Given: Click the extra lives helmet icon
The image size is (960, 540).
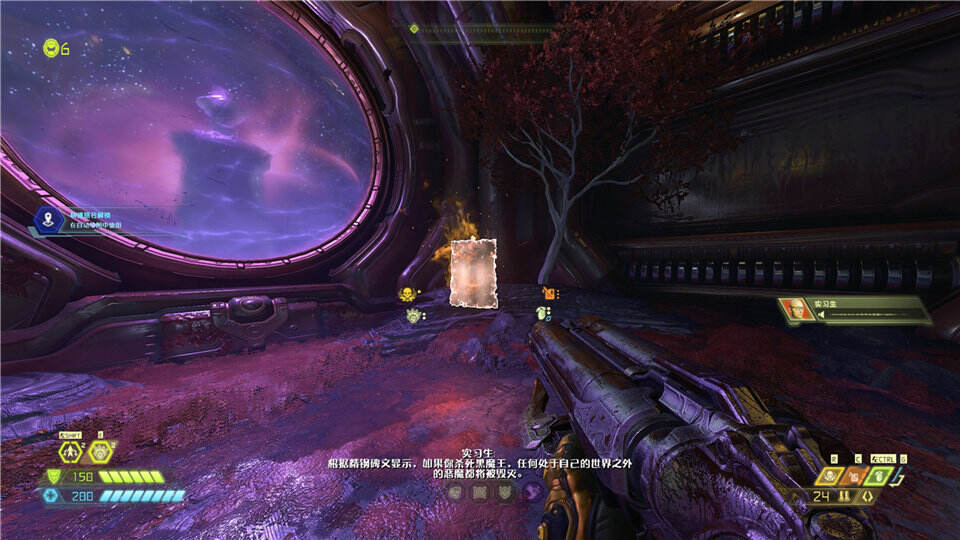Looking at the screenshot, I should coord(51,46).
